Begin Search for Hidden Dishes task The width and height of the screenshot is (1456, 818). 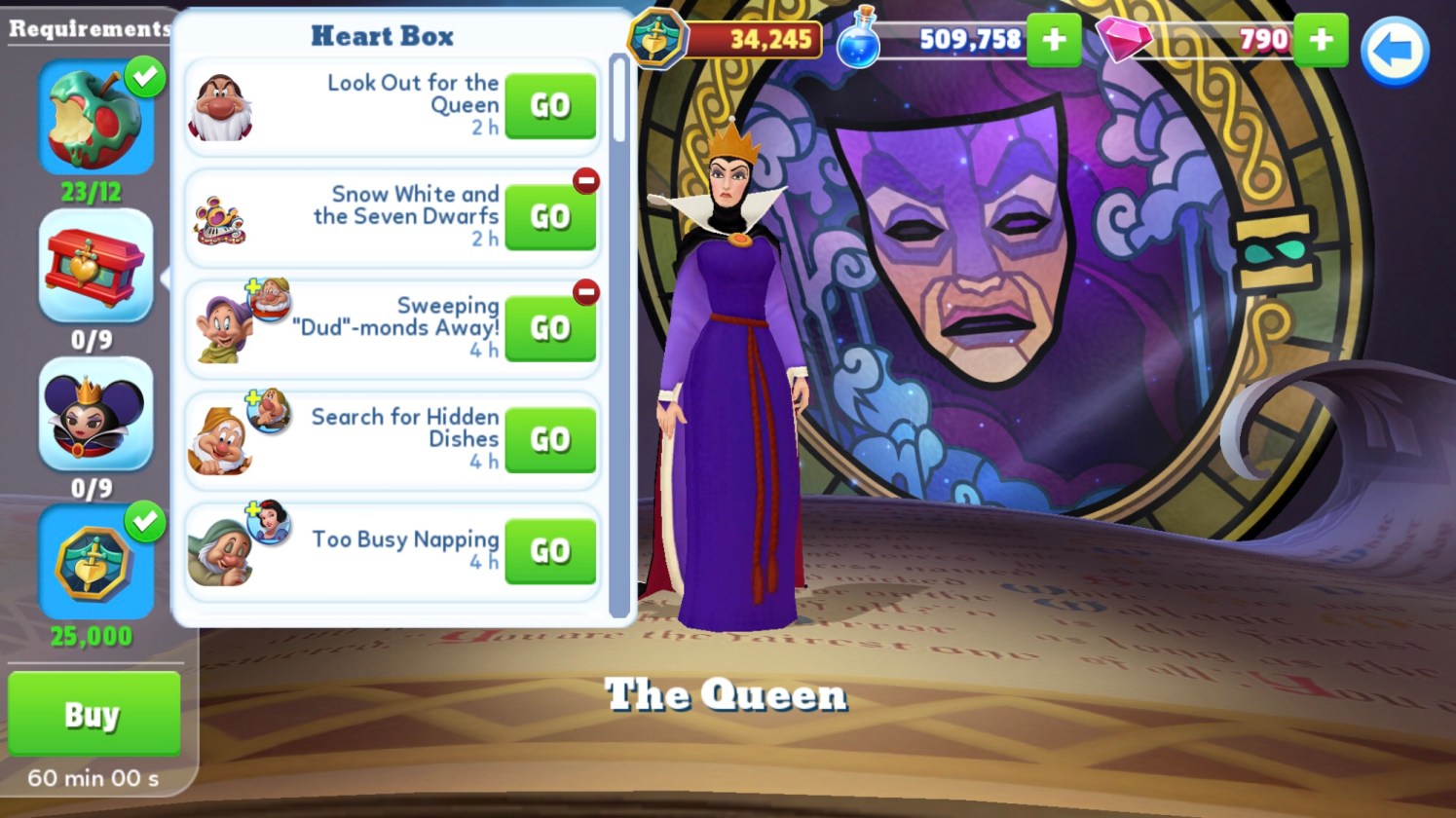(x=549, y=439)
